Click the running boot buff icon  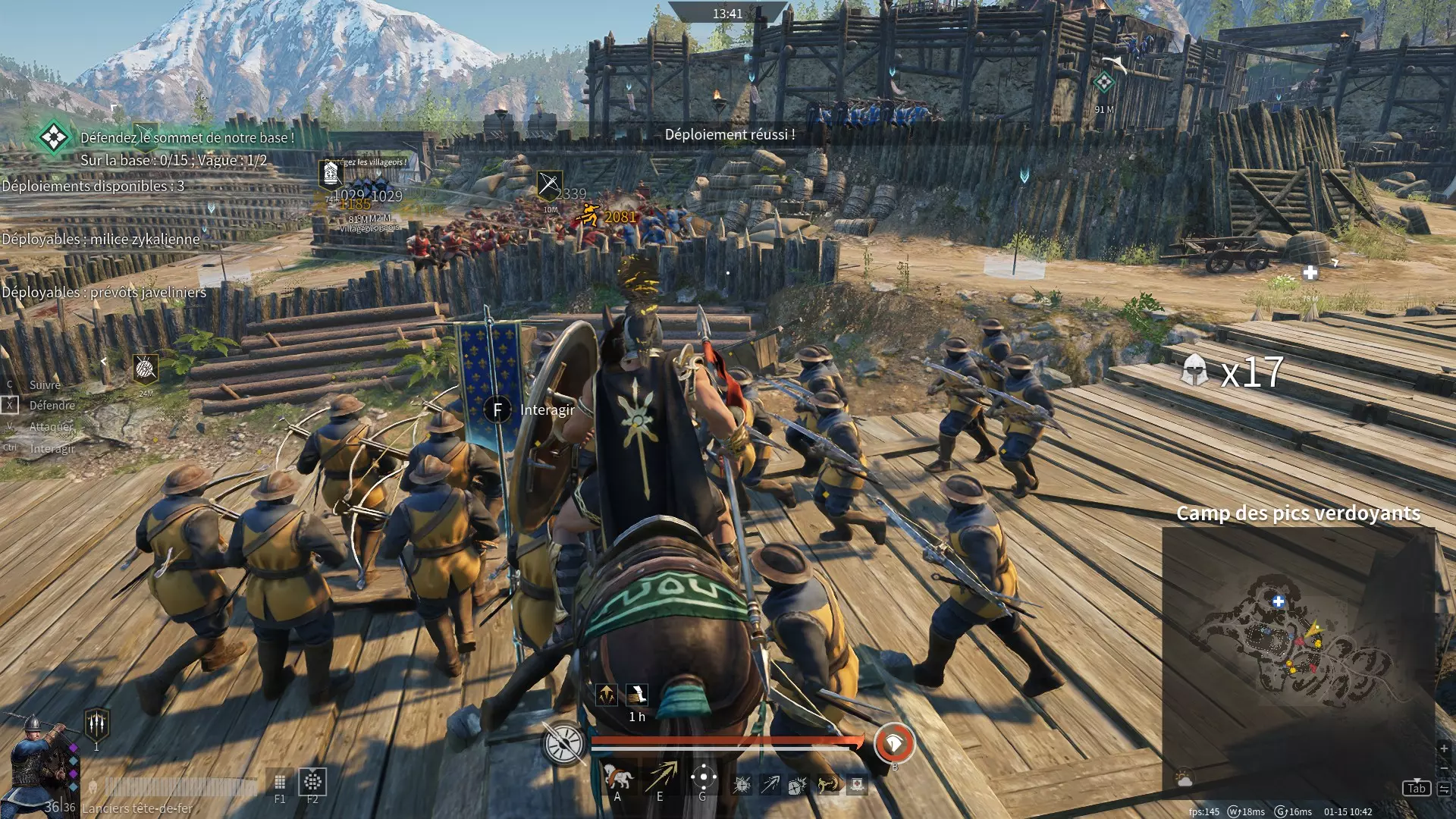(x=637, y=694)
